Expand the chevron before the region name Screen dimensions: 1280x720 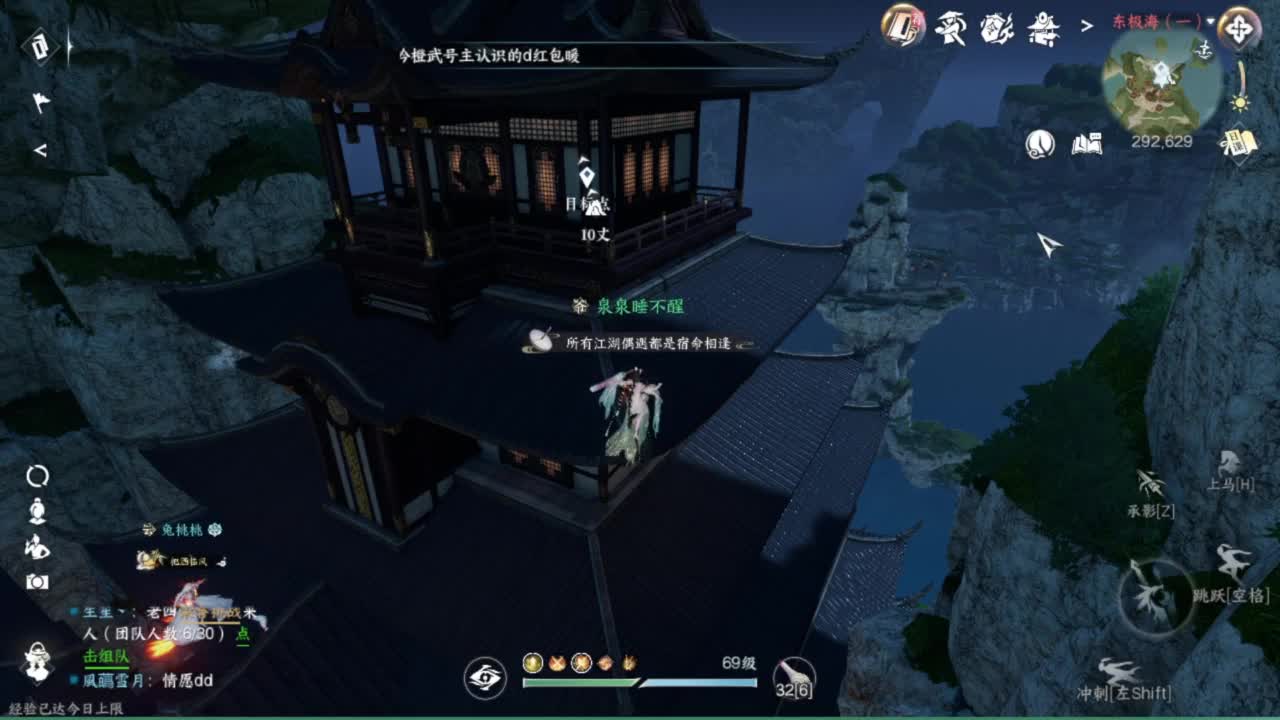pyautogui.click(x=1086, y=25)
